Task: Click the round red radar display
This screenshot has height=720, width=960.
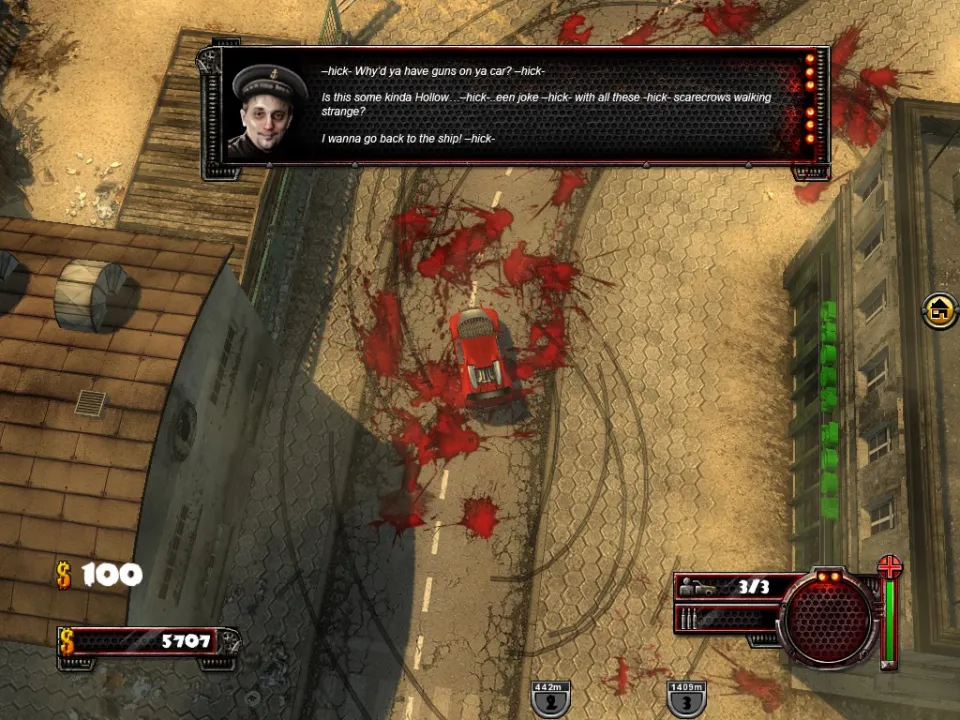Action: [828, 618]
